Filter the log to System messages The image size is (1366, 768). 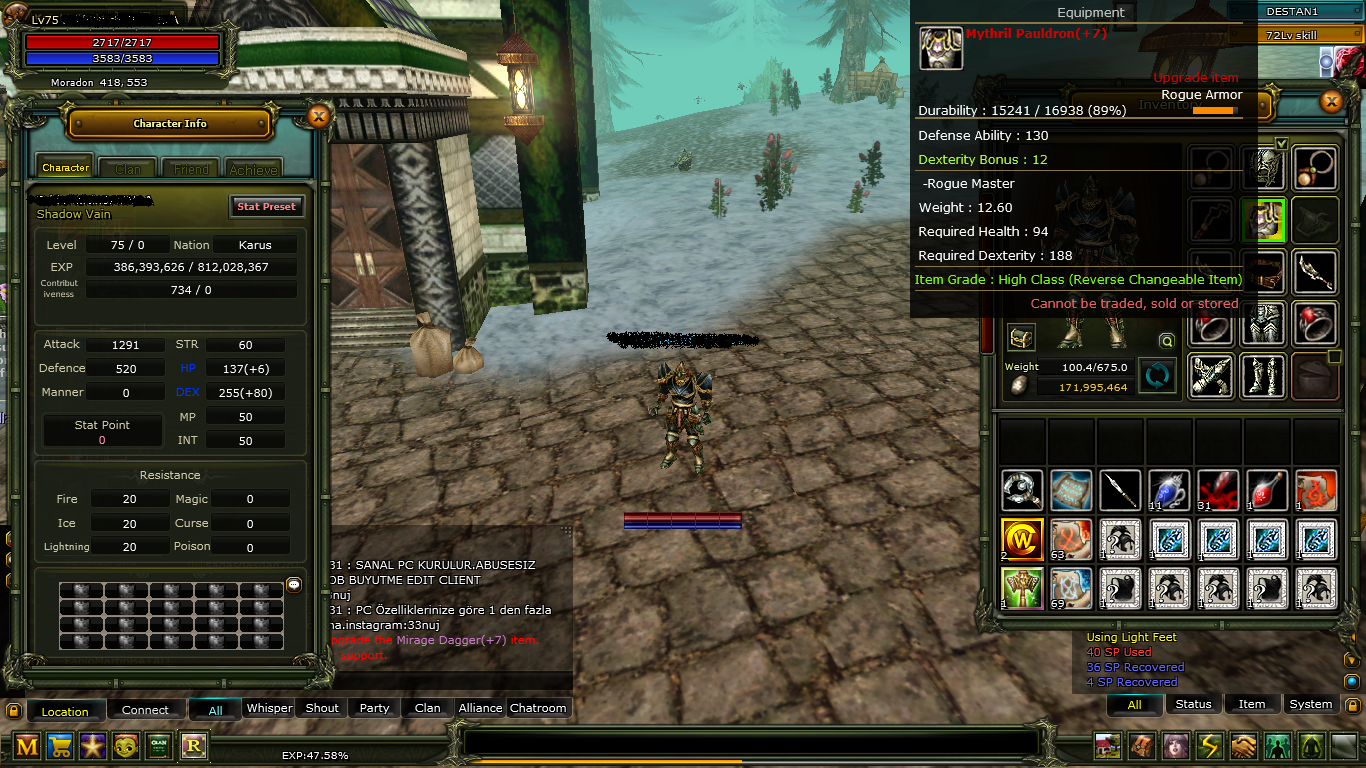pyautogui.click(x=1310, y=704)
